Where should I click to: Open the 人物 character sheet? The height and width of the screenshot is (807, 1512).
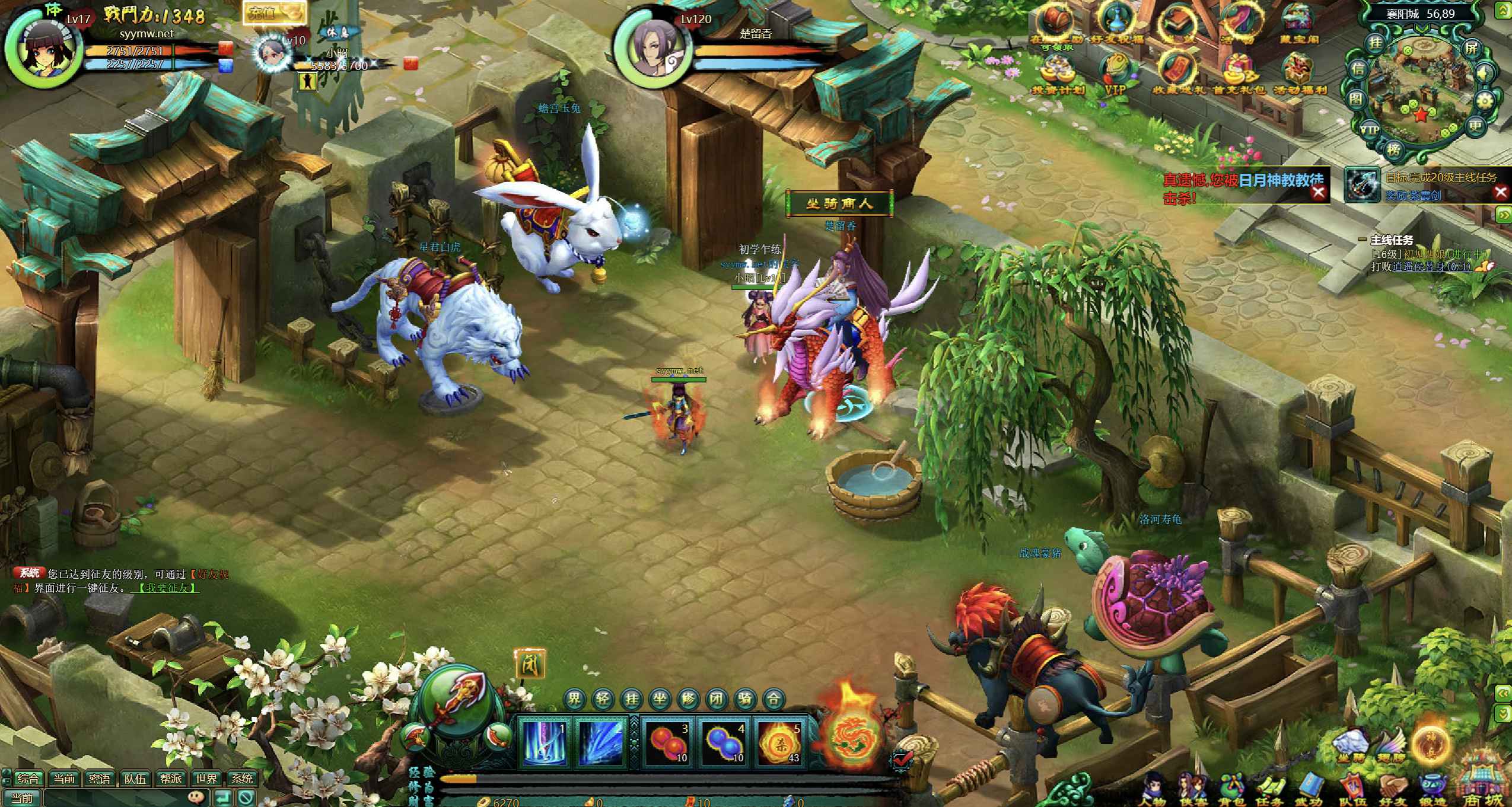[x=1153, y=789]
